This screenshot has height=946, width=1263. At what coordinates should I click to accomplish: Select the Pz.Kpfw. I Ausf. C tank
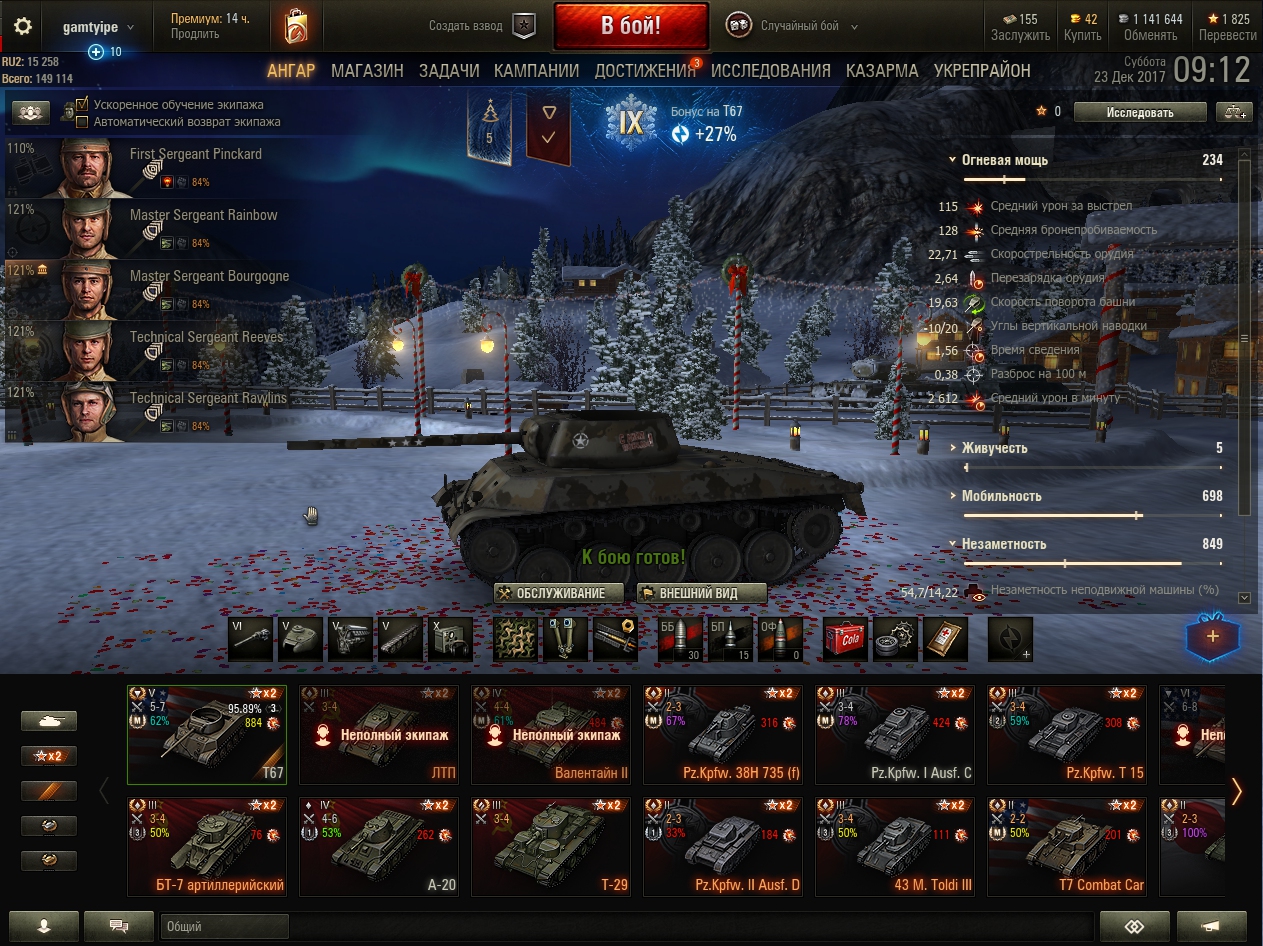(x=893, y=735)
